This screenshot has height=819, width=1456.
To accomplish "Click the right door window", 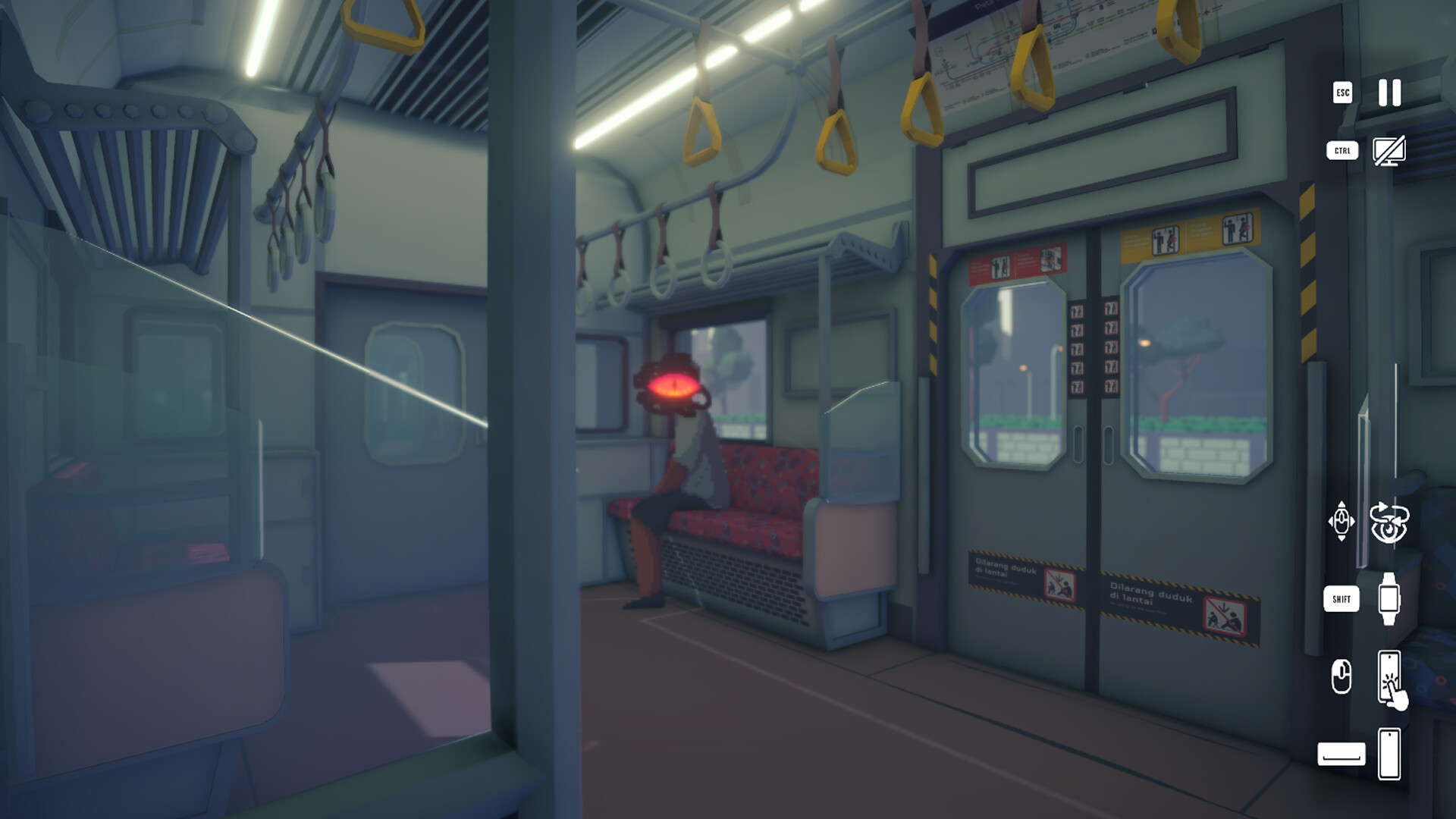I will tap(1198, 372).
